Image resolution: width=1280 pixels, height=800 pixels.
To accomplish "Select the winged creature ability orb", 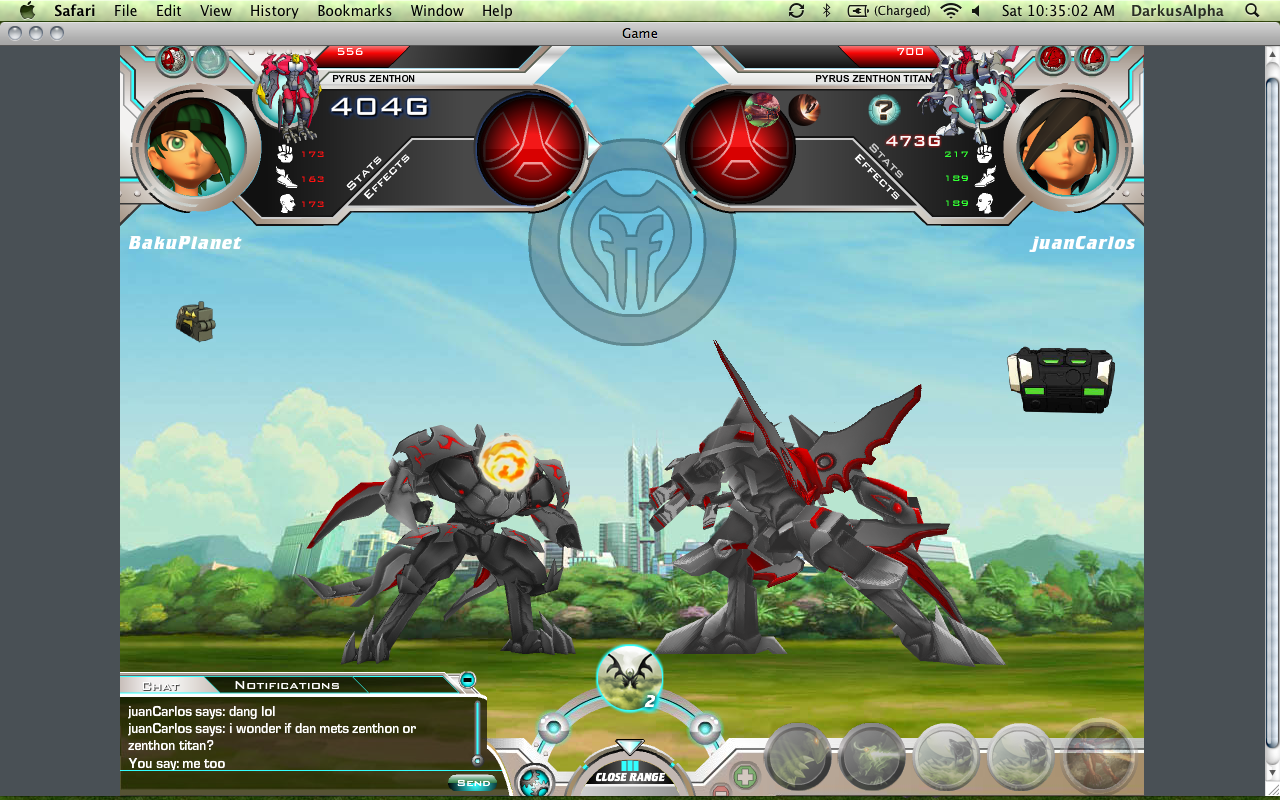I will [629, 677].
